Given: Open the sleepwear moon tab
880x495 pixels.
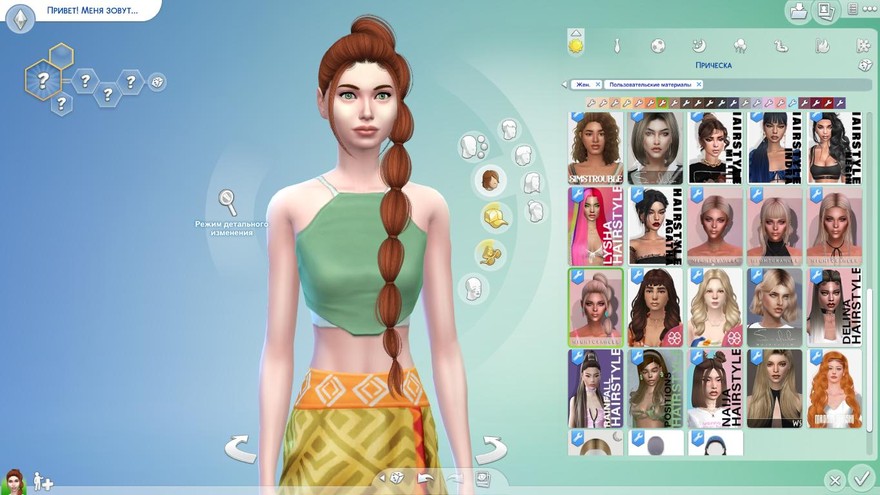Looking at the screenshot, I should [699, 45].
